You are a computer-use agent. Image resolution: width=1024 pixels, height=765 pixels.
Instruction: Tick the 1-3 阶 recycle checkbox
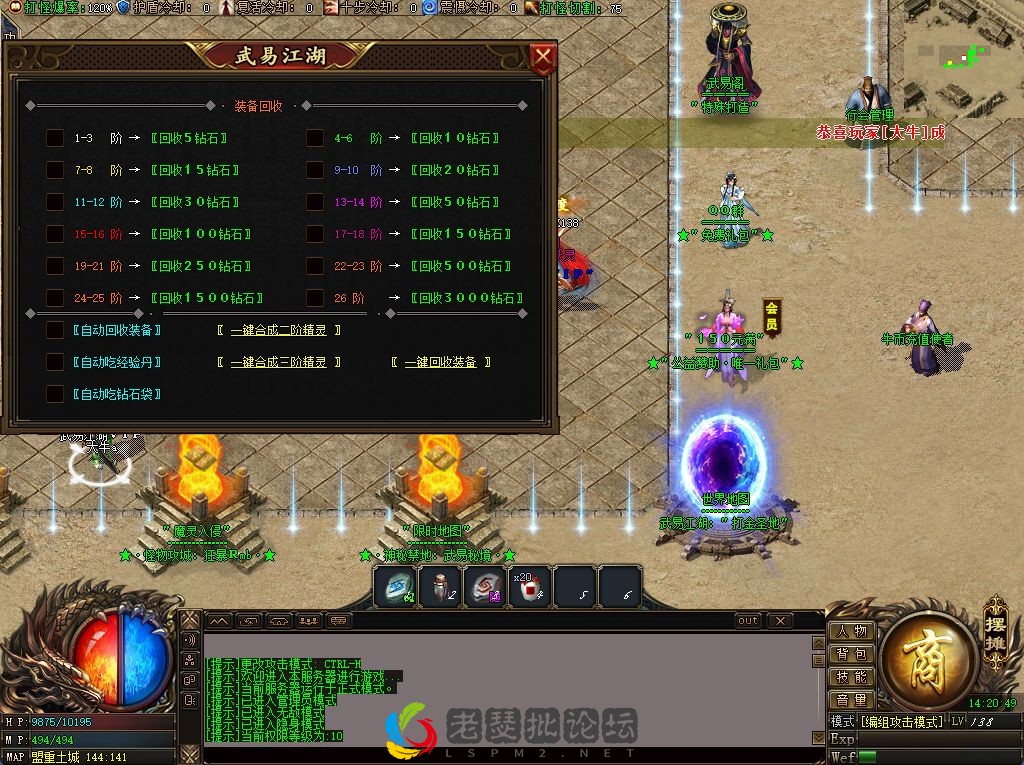pyautogui.click(x=55, y=139)
